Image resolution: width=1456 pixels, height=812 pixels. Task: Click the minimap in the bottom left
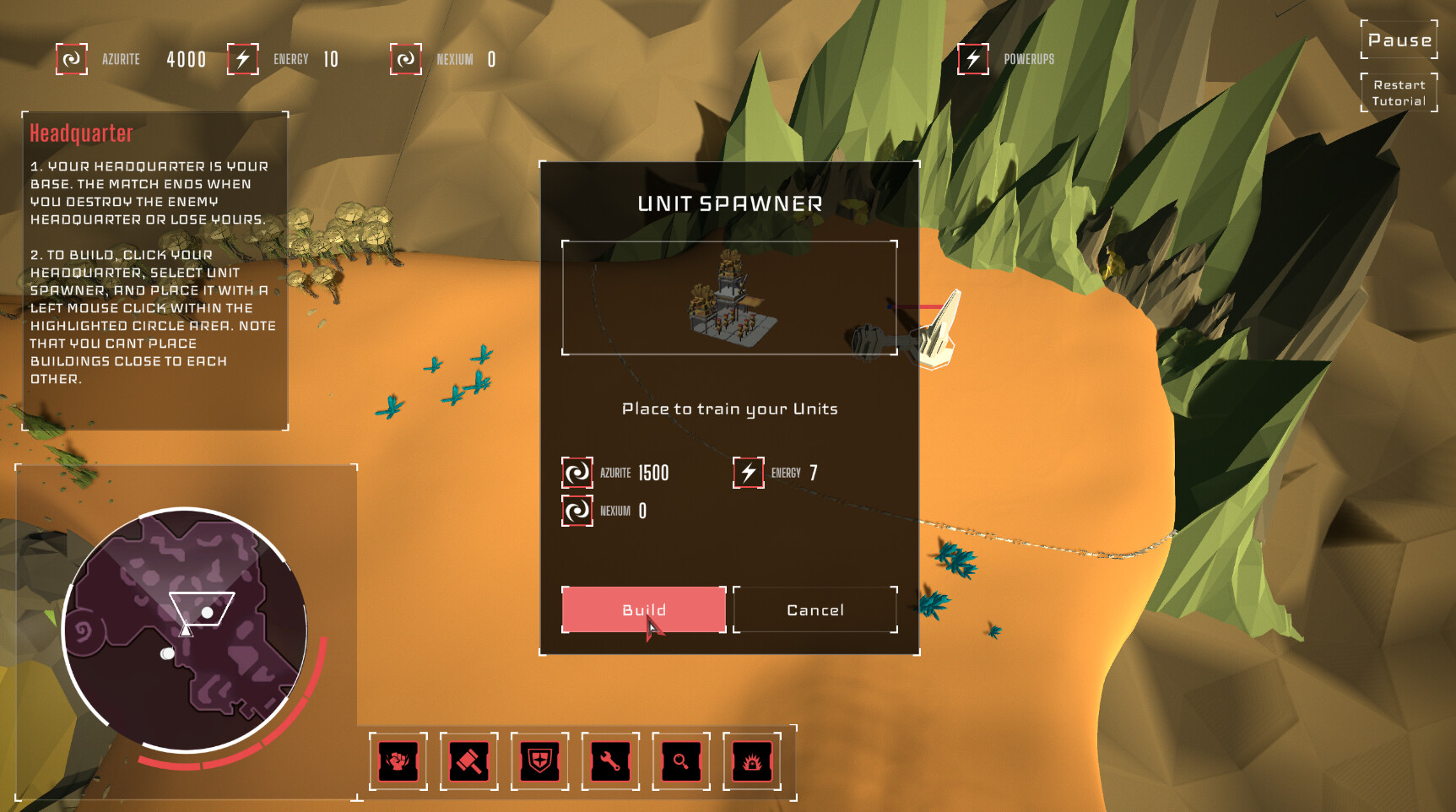pos(186,629)
